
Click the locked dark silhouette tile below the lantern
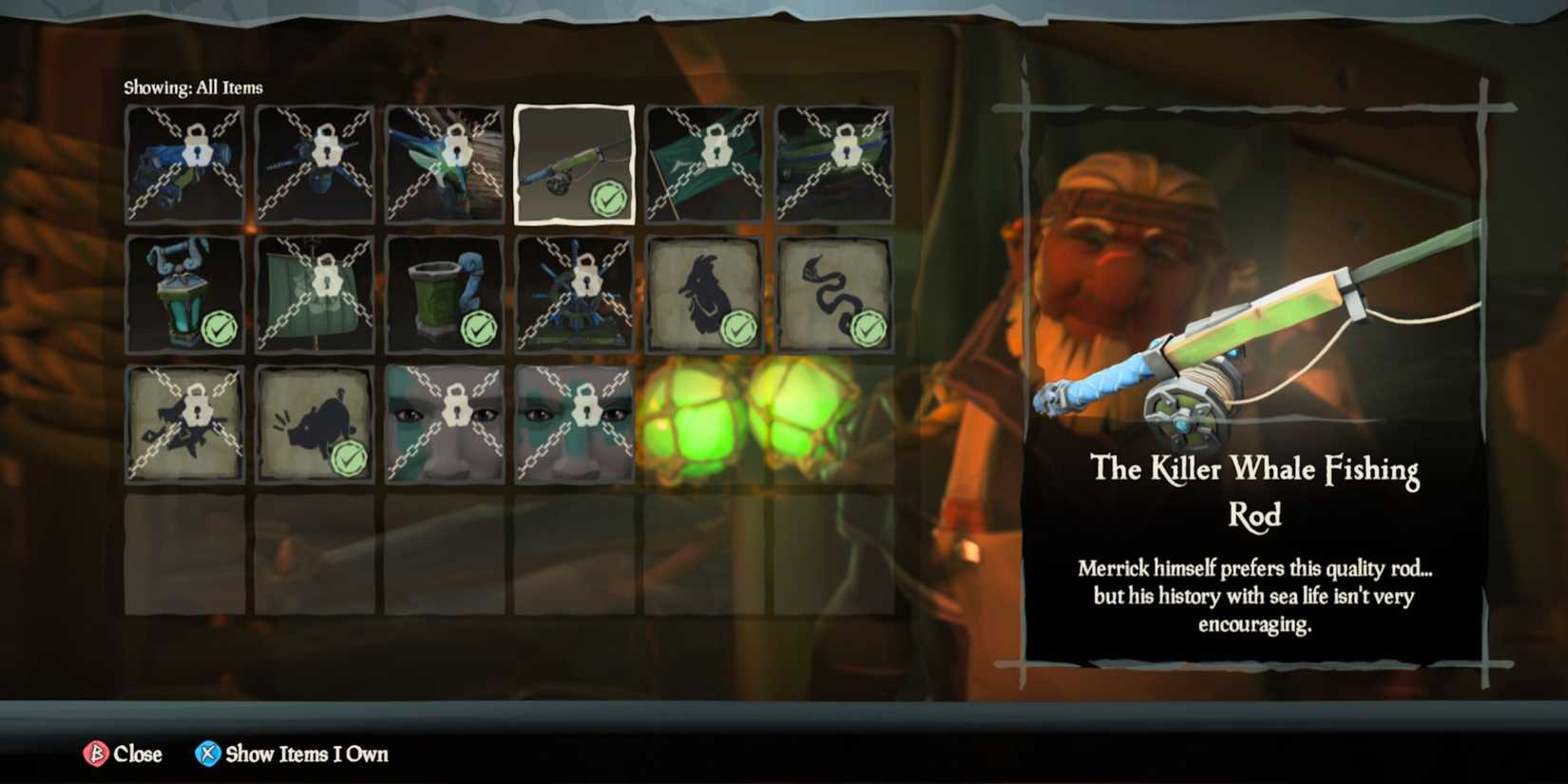(184, 424)
